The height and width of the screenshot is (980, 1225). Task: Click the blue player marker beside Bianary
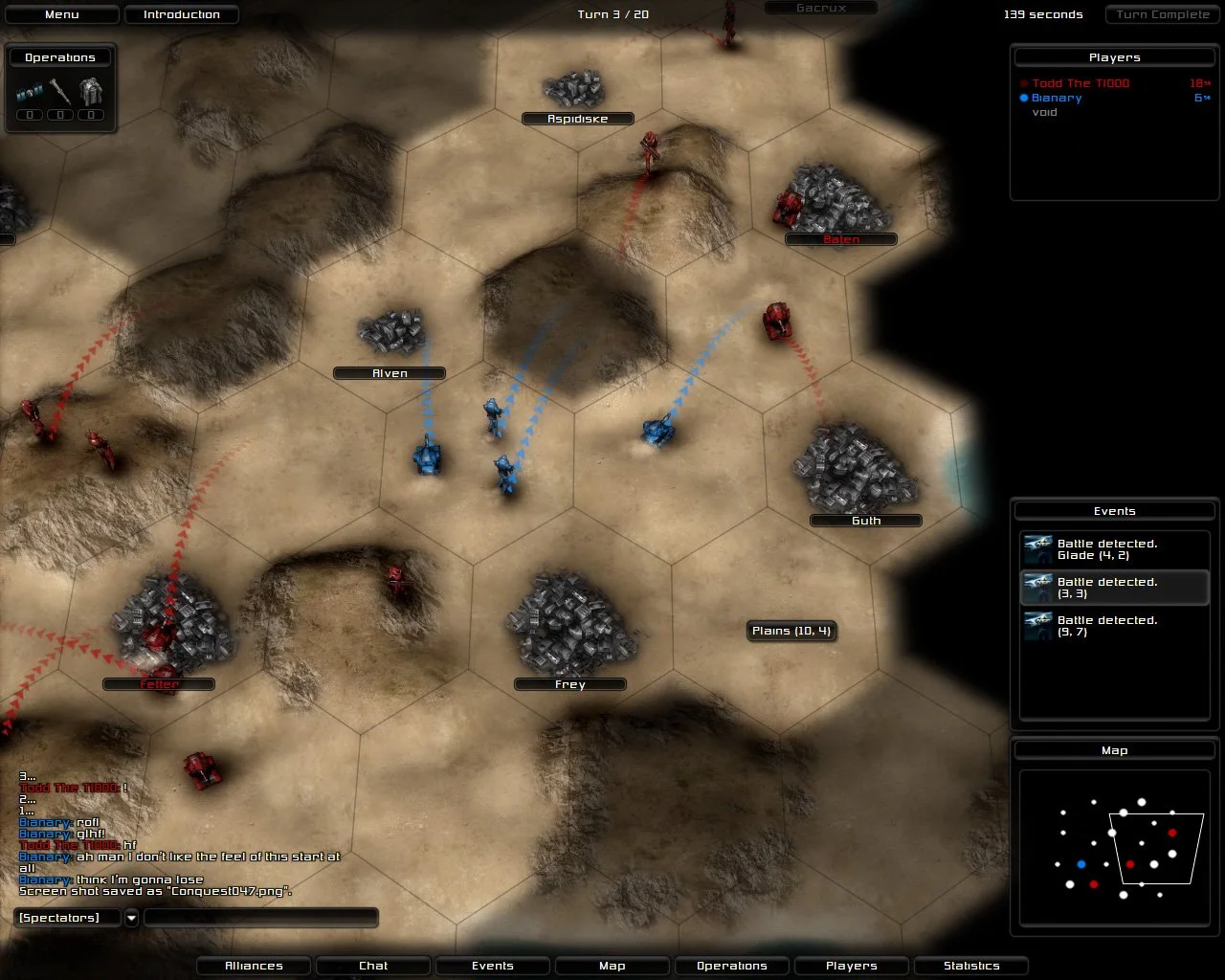click(x=1024, y=98)
